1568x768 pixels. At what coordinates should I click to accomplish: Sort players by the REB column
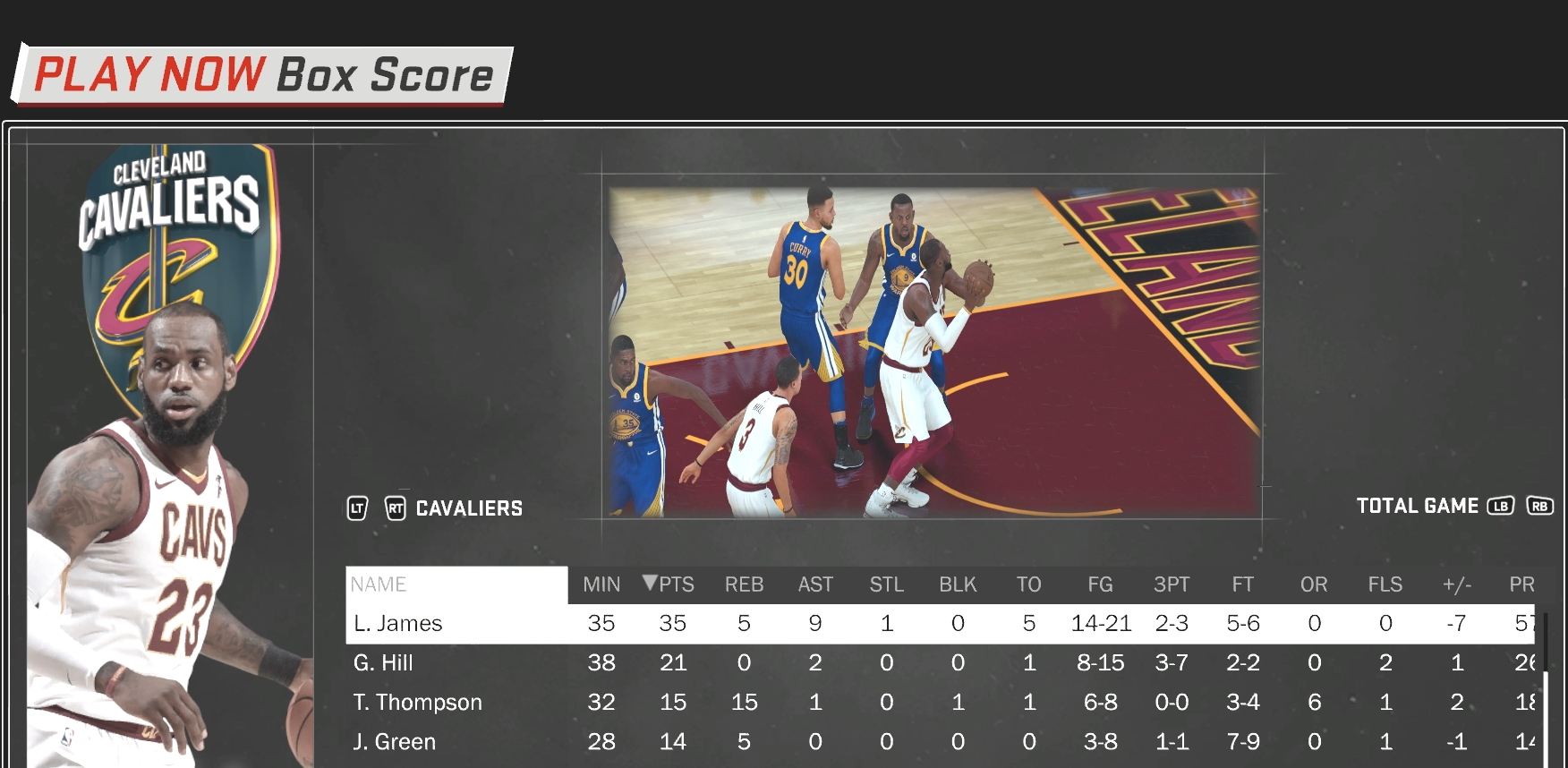(x=744, y=585)
